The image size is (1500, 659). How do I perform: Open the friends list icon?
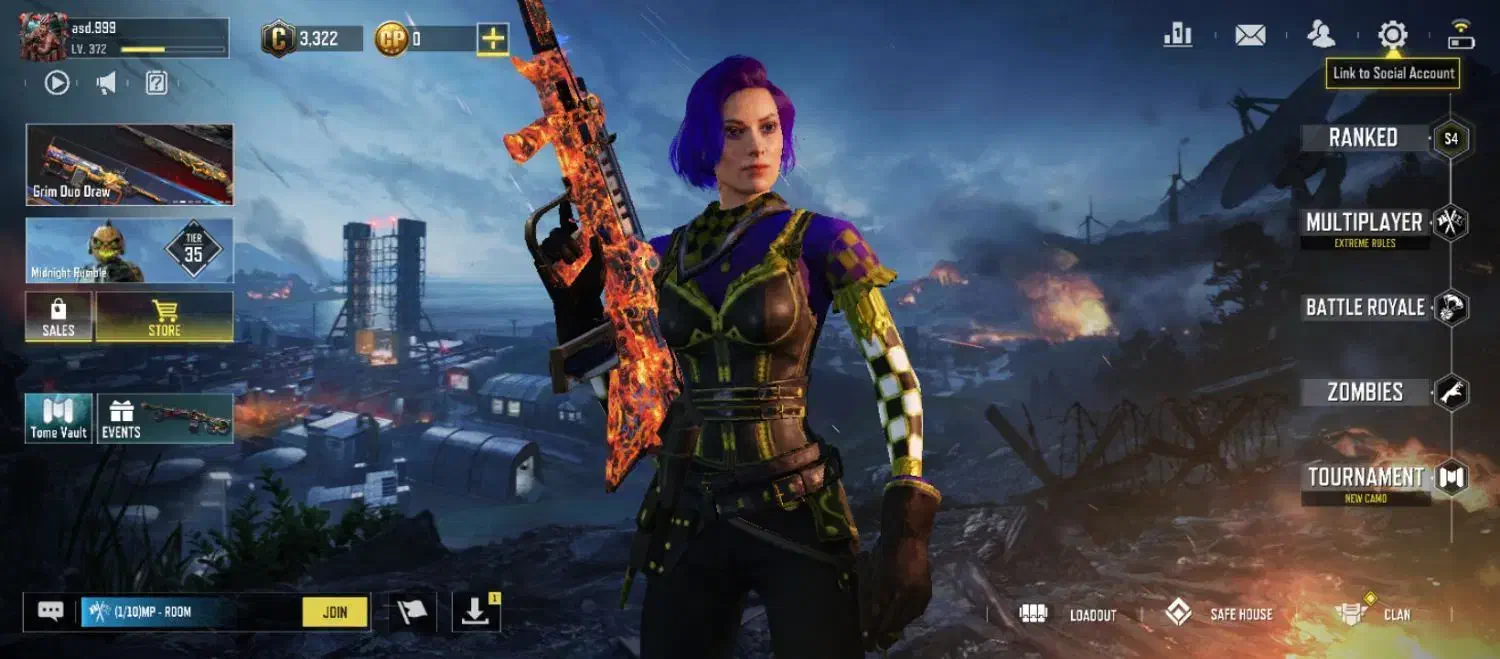coord(1321,36)
